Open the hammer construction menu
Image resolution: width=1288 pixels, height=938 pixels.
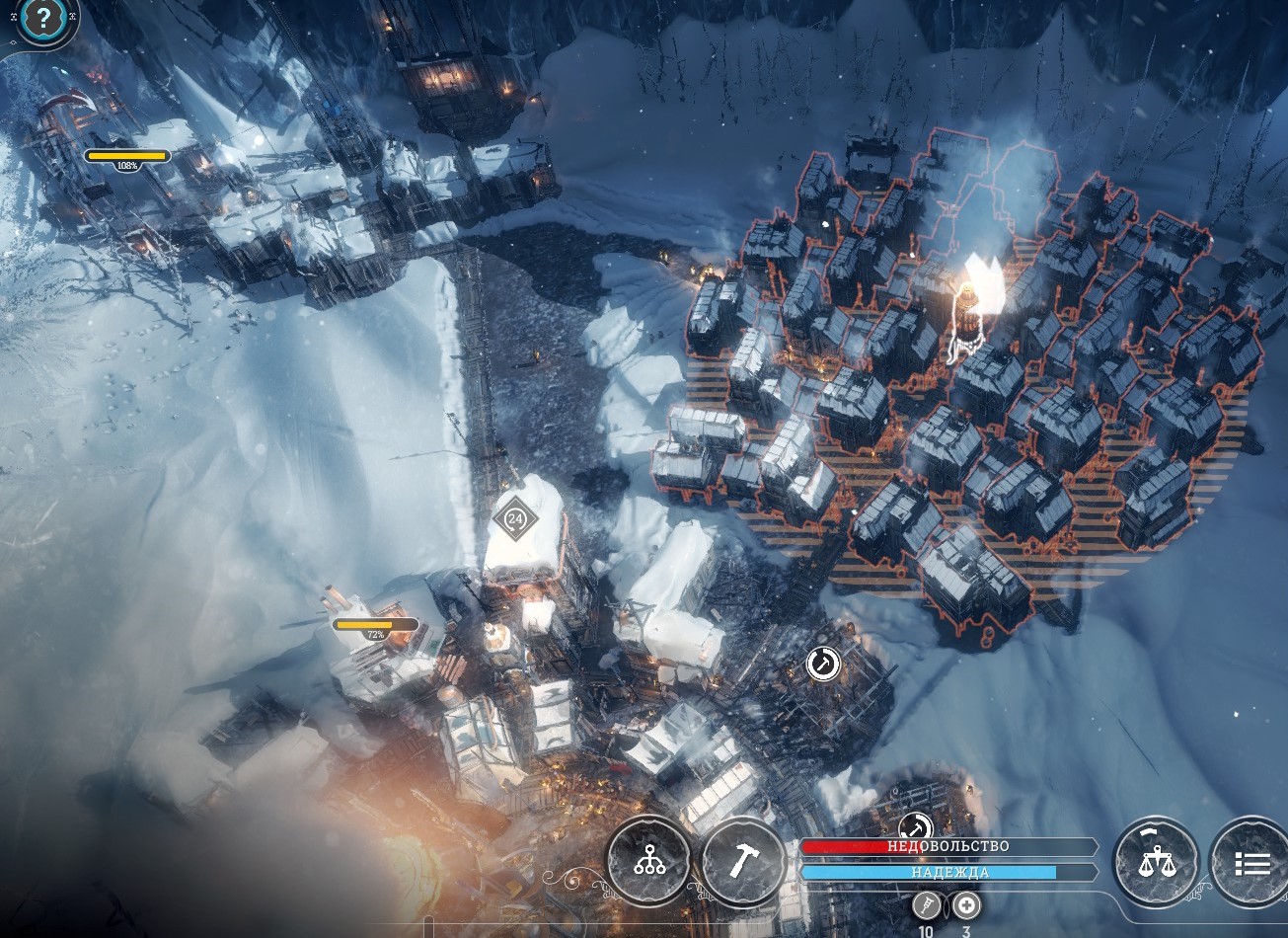[x=743, y=862]
